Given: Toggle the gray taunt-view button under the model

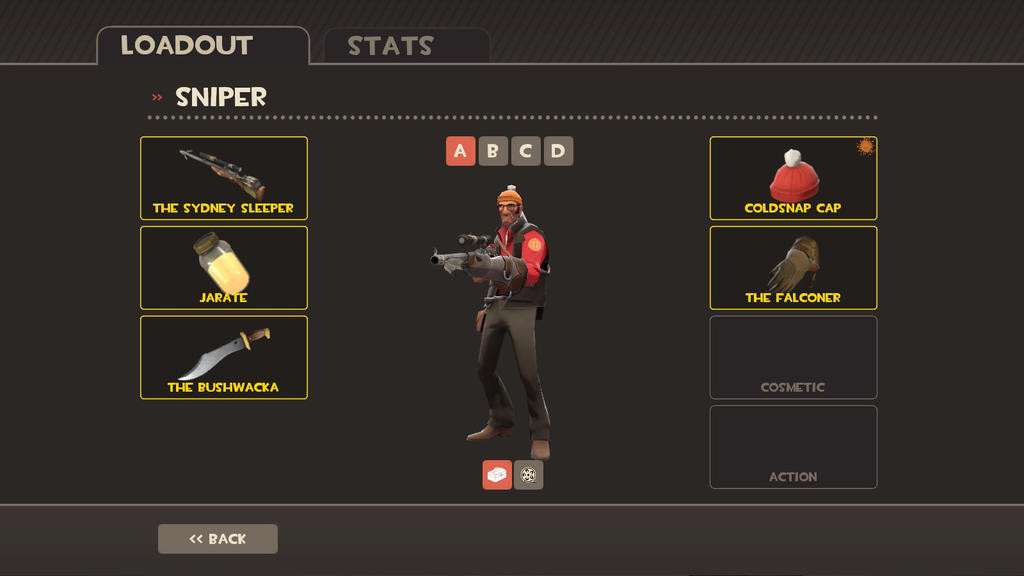Looking at the screenshot, I should (x=528, y=475).
